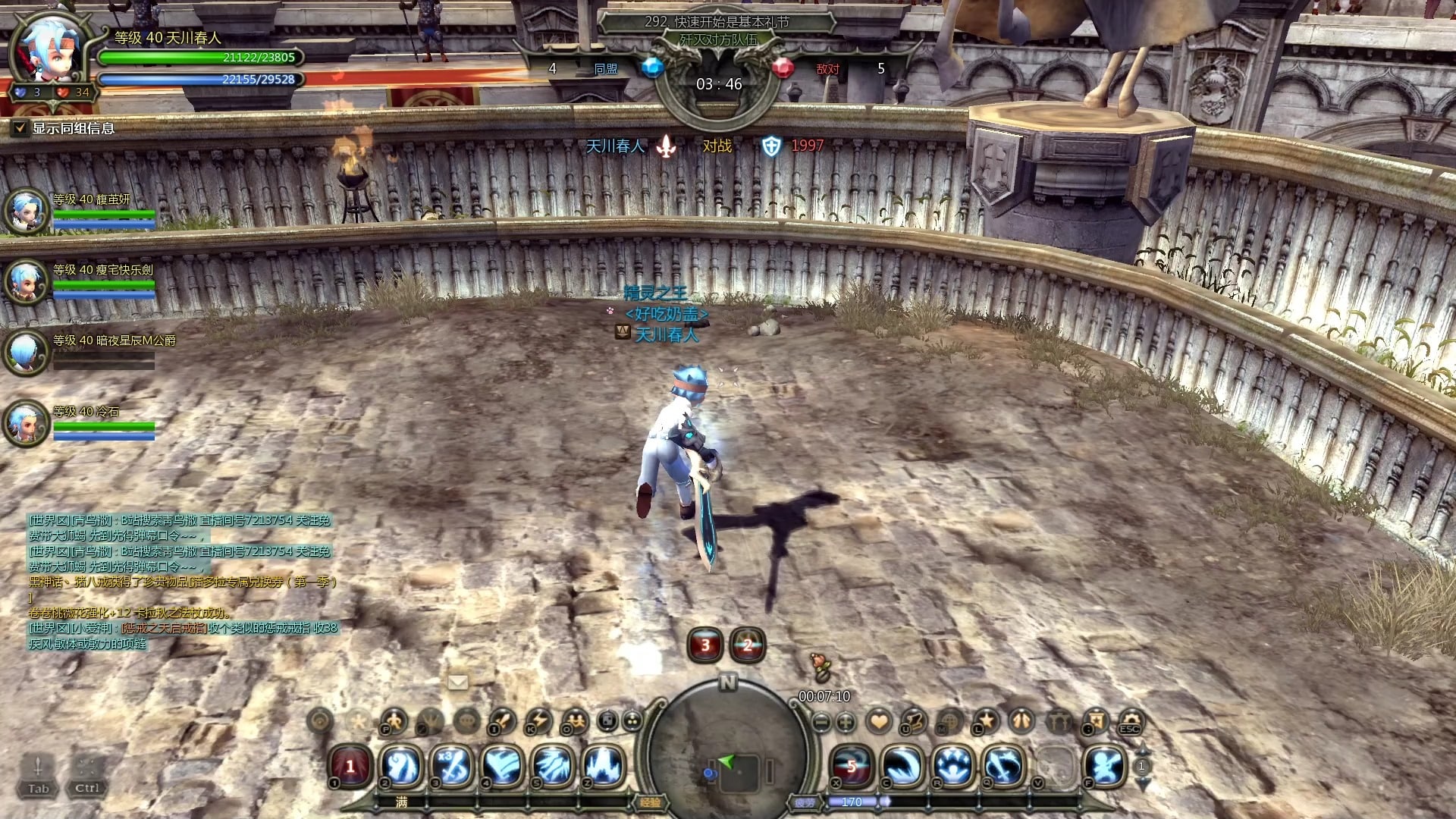
Task: Zoom out the minimap with minus button
Action: coord(821,722)
